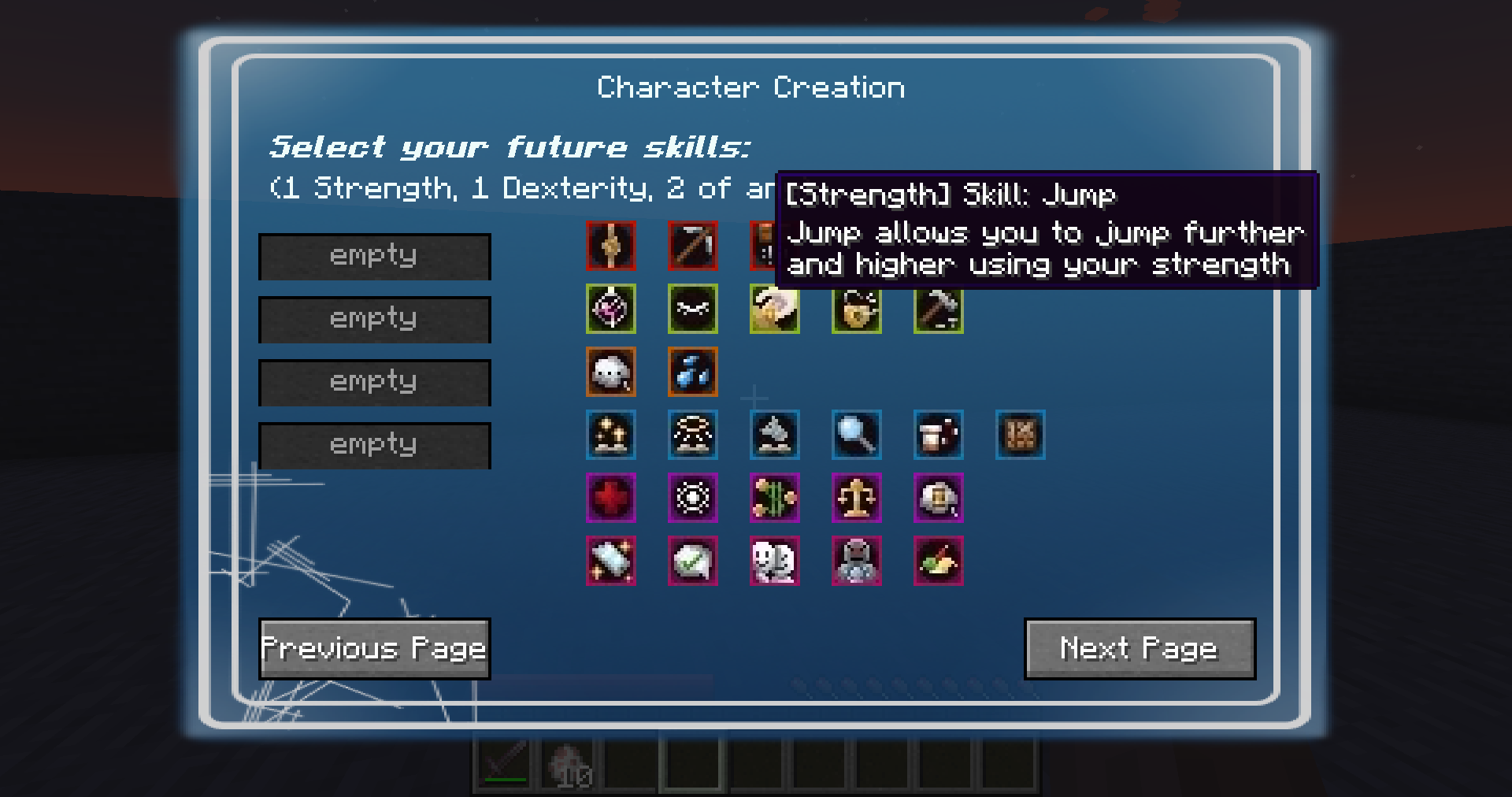This screenshot has height=797, width=1512.
Task: Select the blue water droplets skill icon
Action: pos(693,373)
